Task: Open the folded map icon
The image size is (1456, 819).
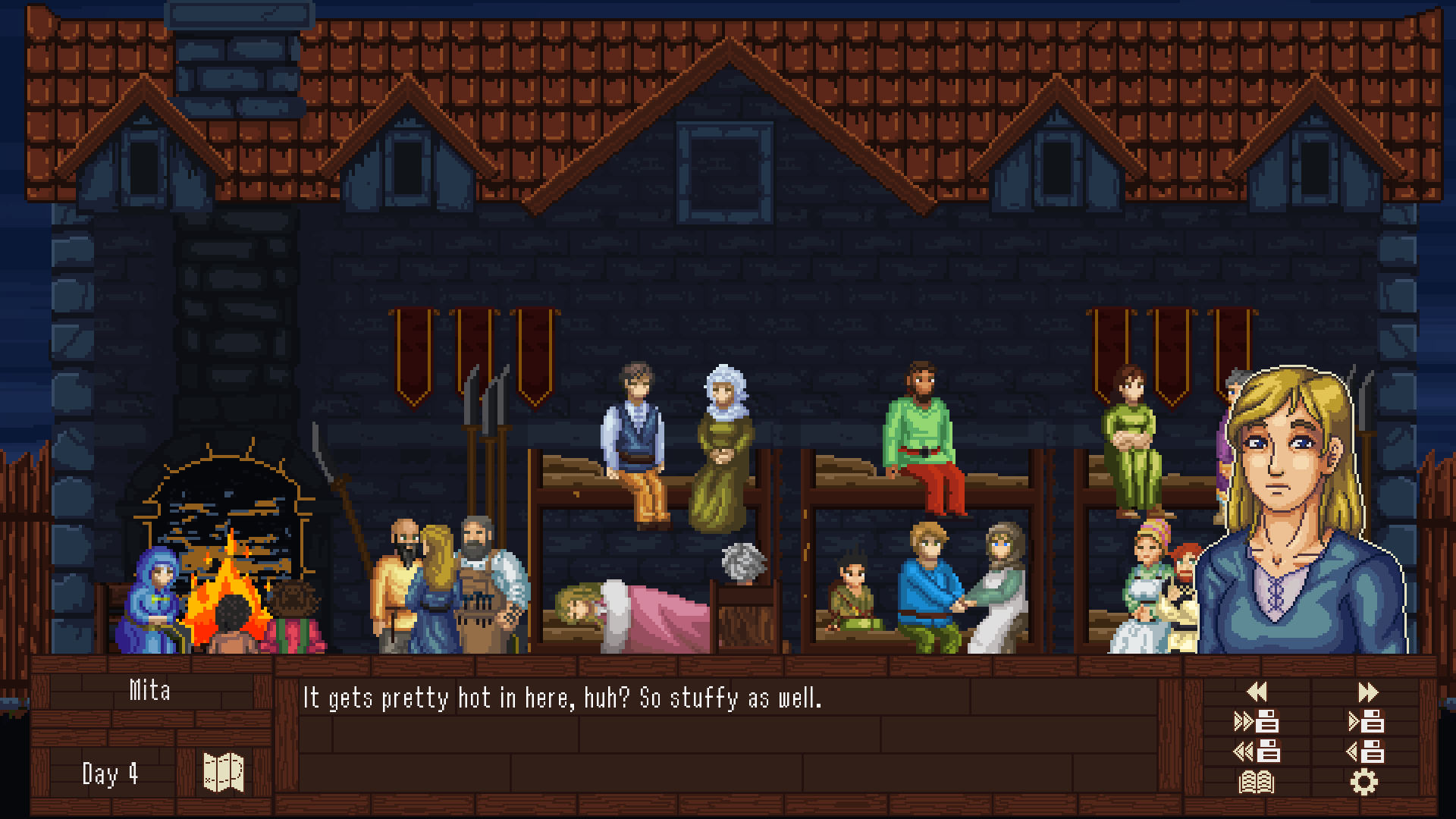Action: pos(224,773)
